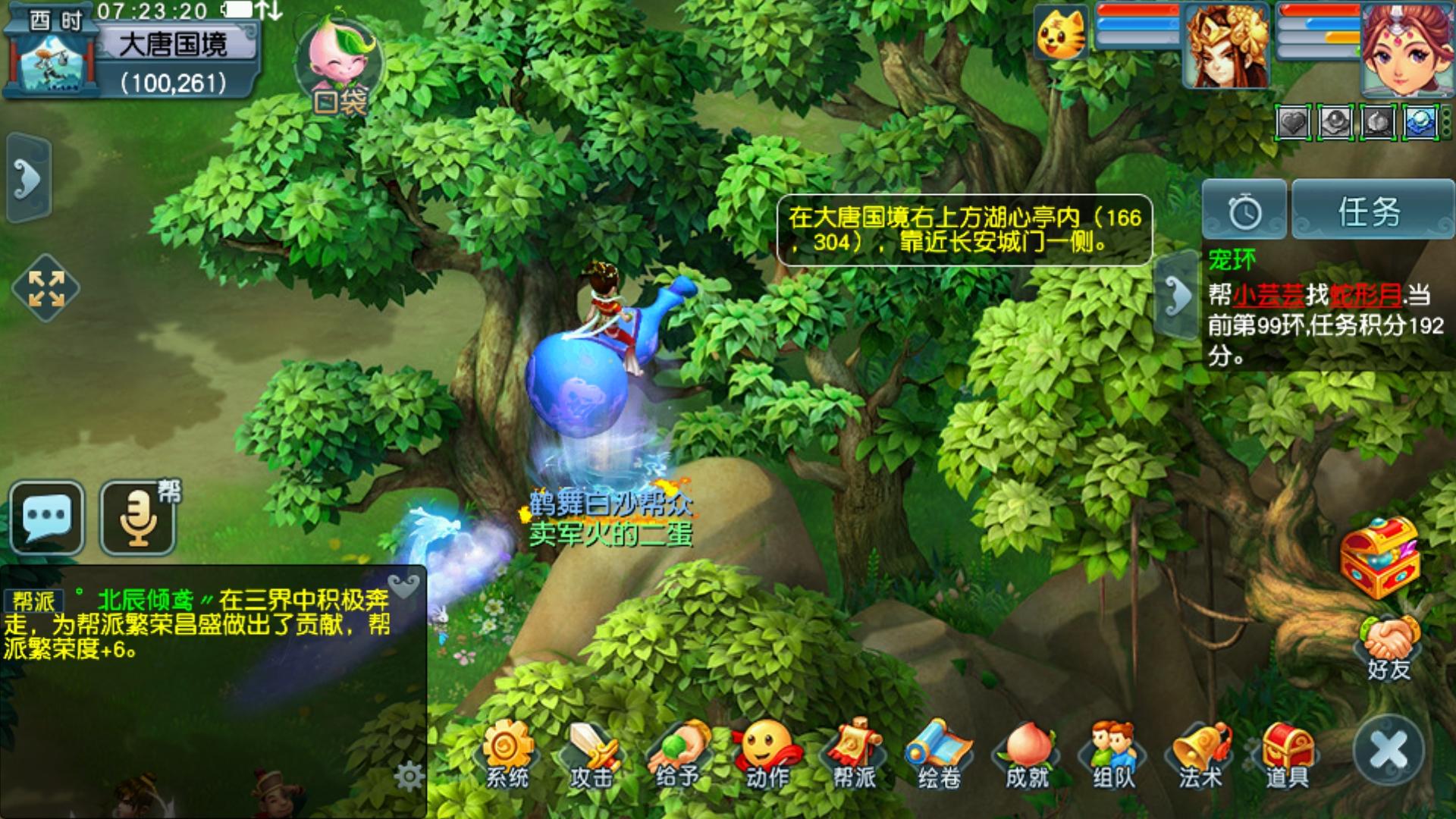Activate the guild voice microphone button
1456x819 pixels.
[138, 517]
